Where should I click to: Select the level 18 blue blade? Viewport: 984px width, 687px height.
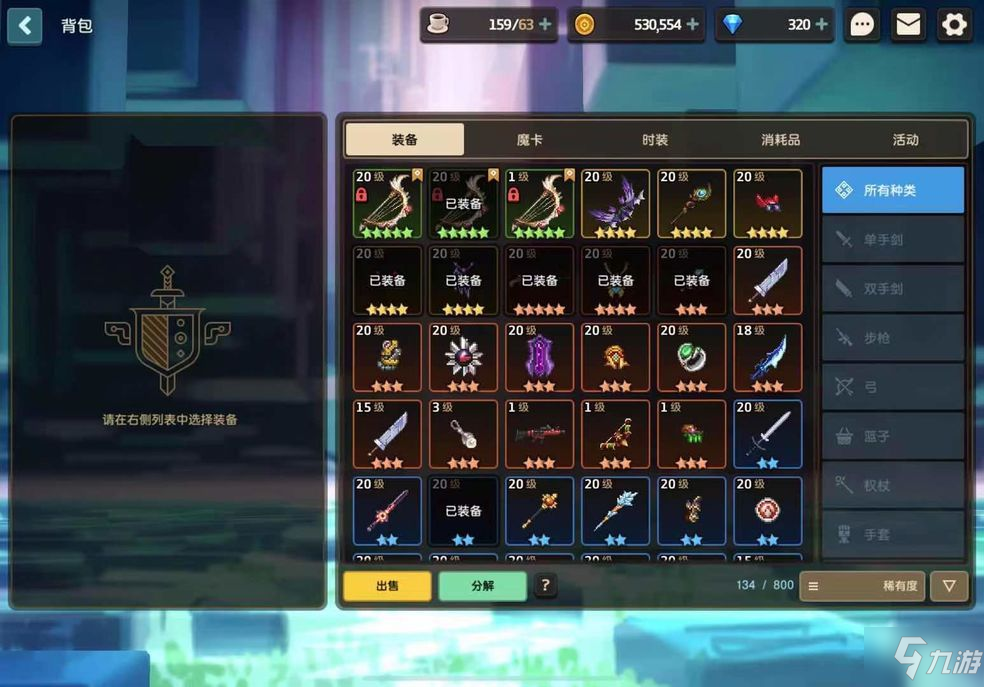click(767, 358)
